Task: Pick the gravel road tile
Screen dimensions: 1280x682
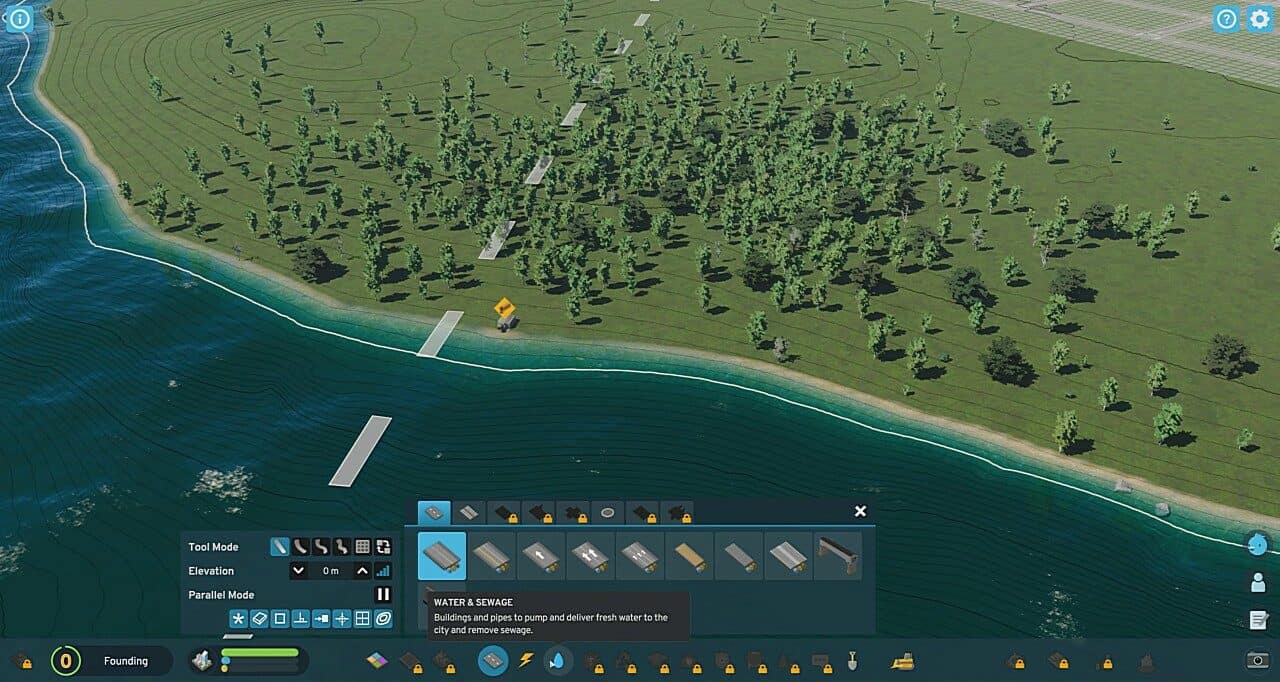Action: 689,556
